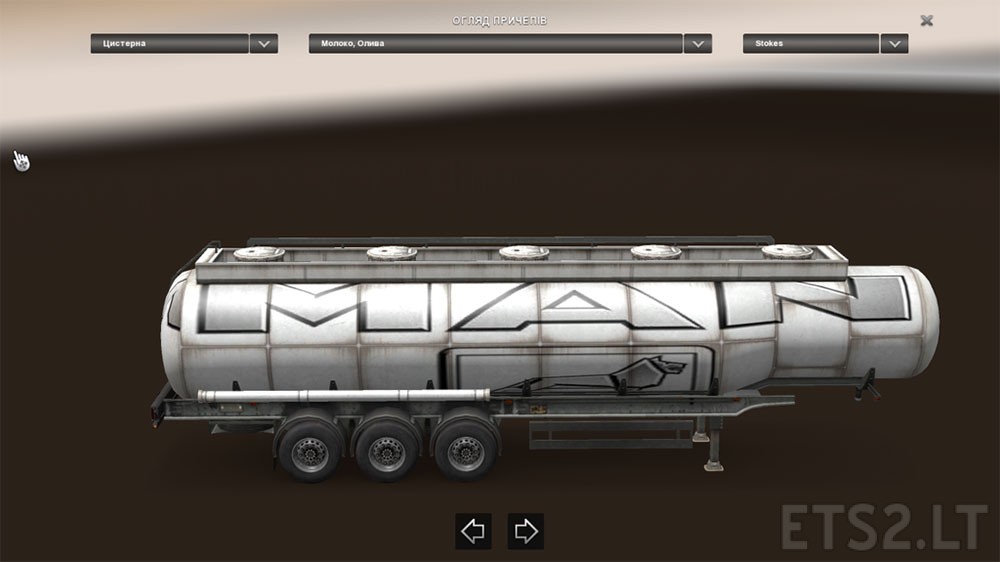Open the Цистерна trailer type dropdown
1000x562 pixels.
[264, 44]
